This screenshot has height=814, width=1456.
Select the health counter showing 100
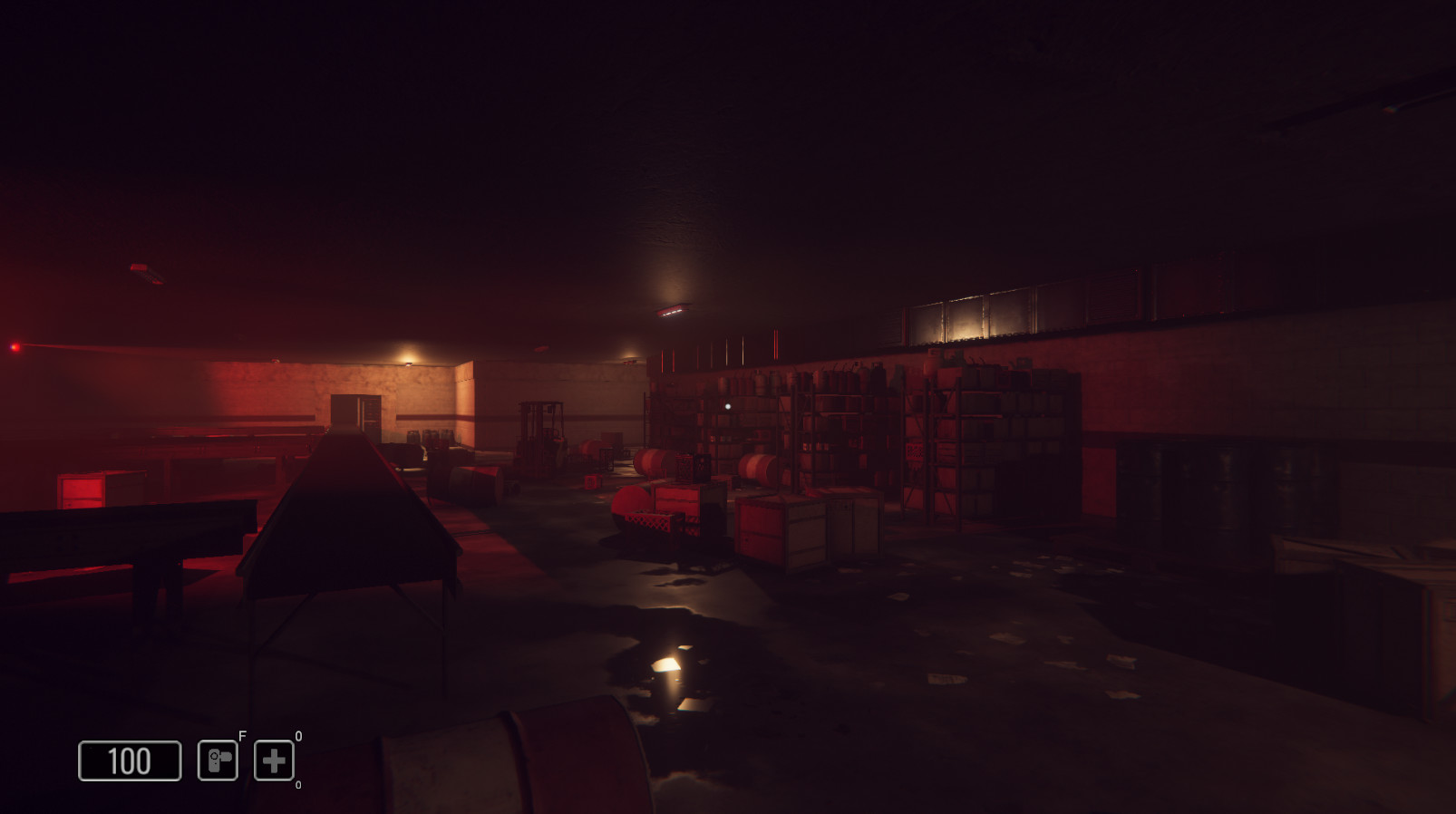pos(130,760)
